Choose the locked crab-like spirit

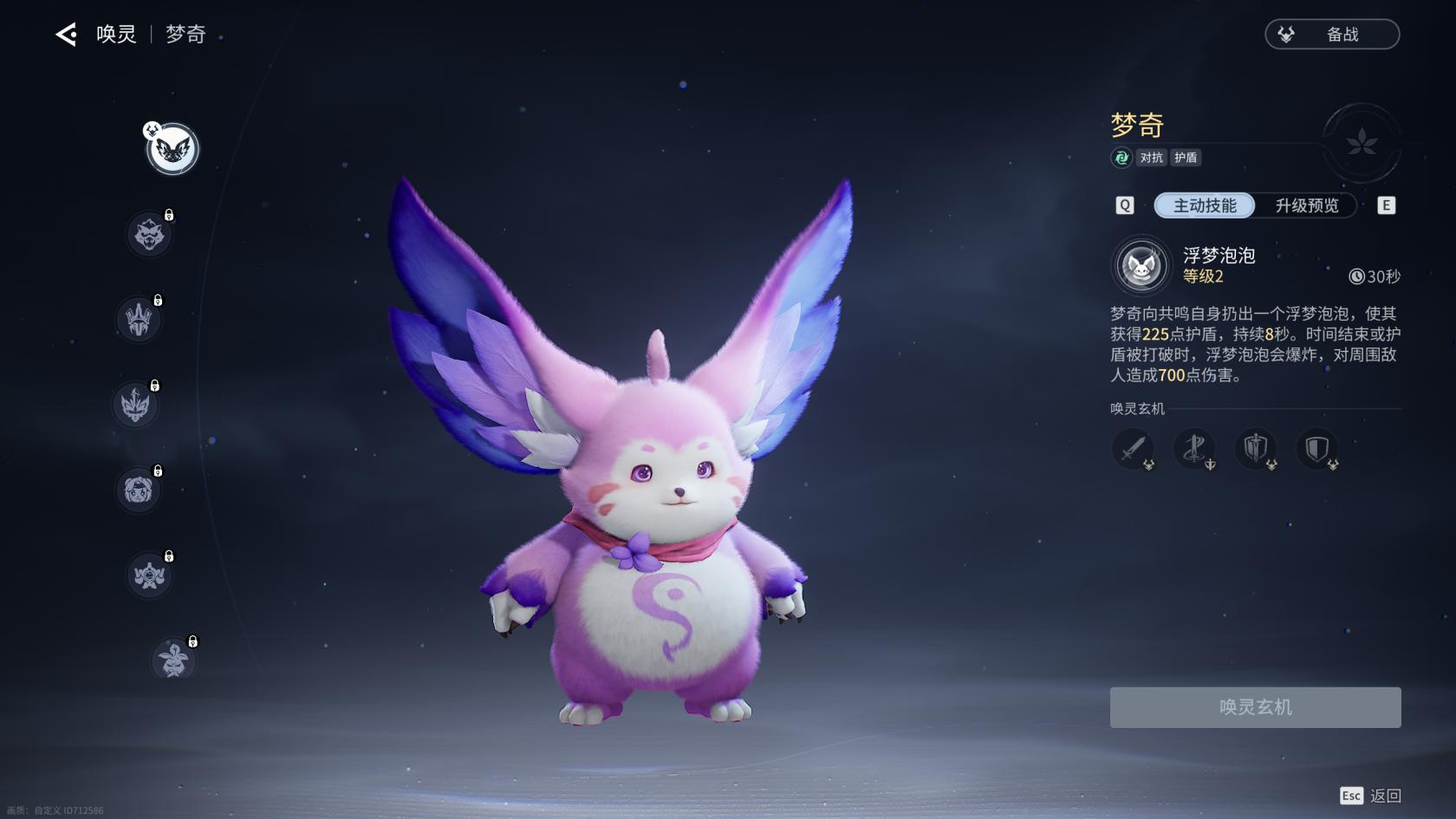pos(149,575)
